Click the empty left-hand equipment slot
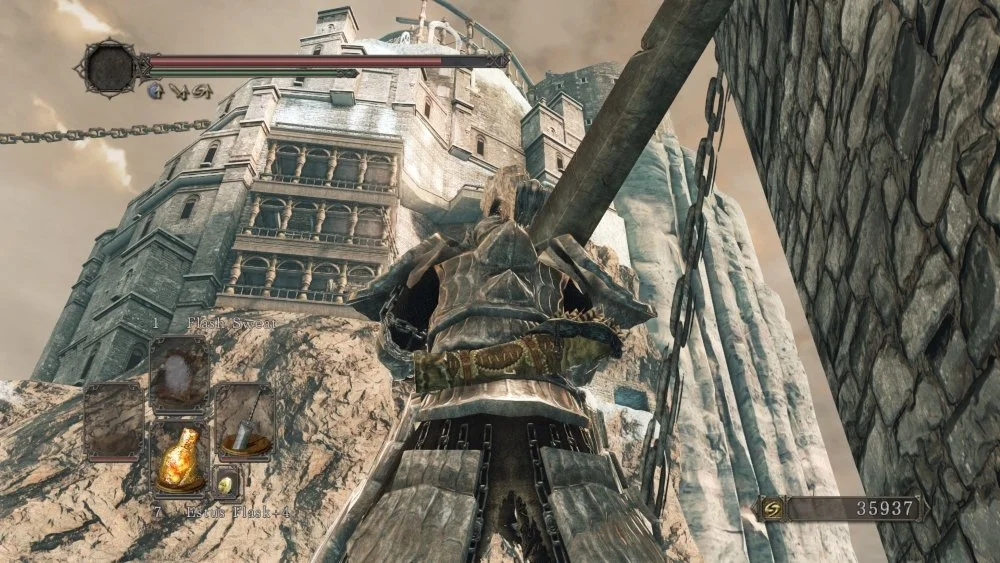This screenshot has width=1000, height=563. pos(114,420)
